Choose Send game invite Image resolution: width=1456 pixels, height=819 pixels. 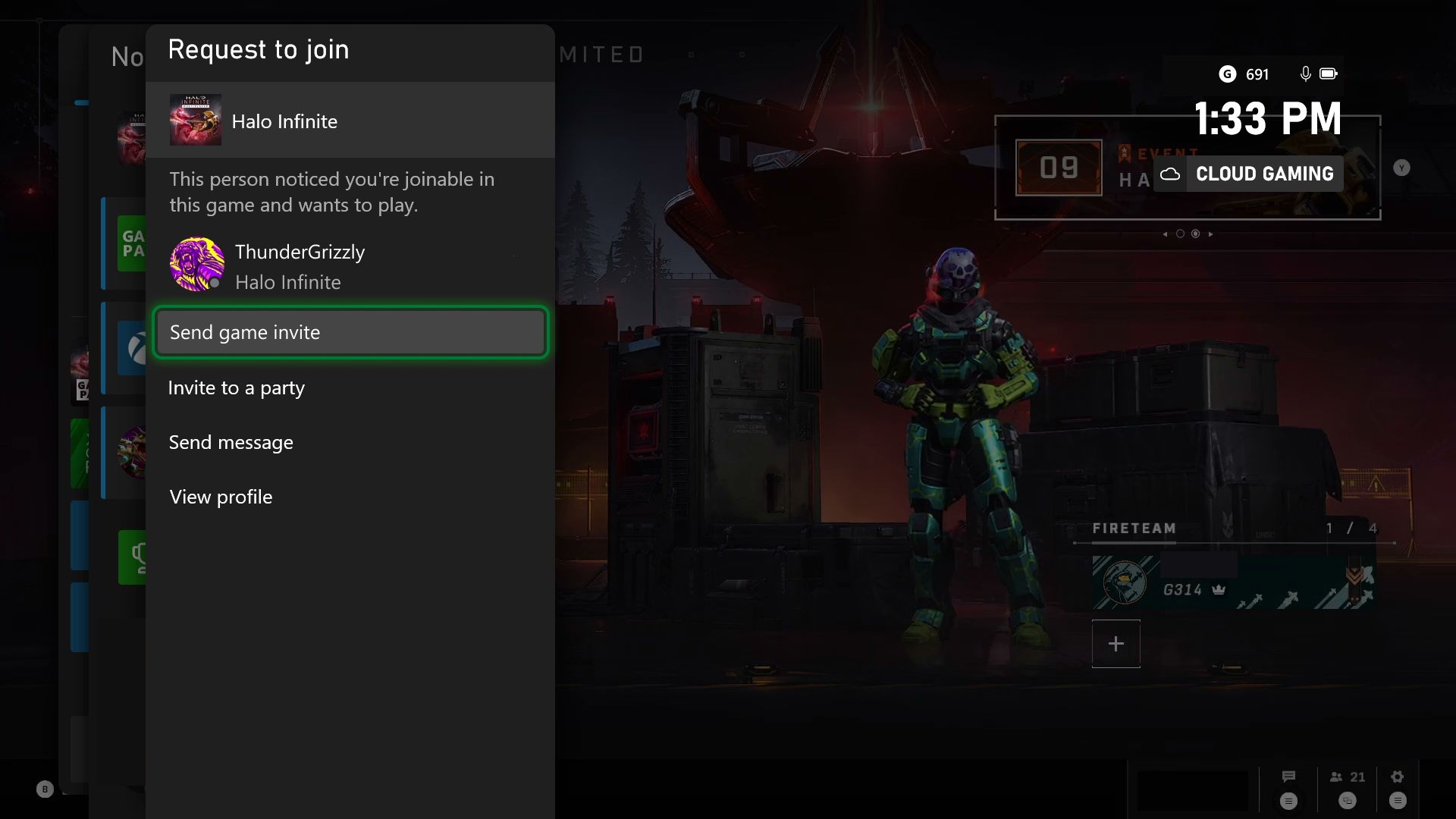point(350,332)
